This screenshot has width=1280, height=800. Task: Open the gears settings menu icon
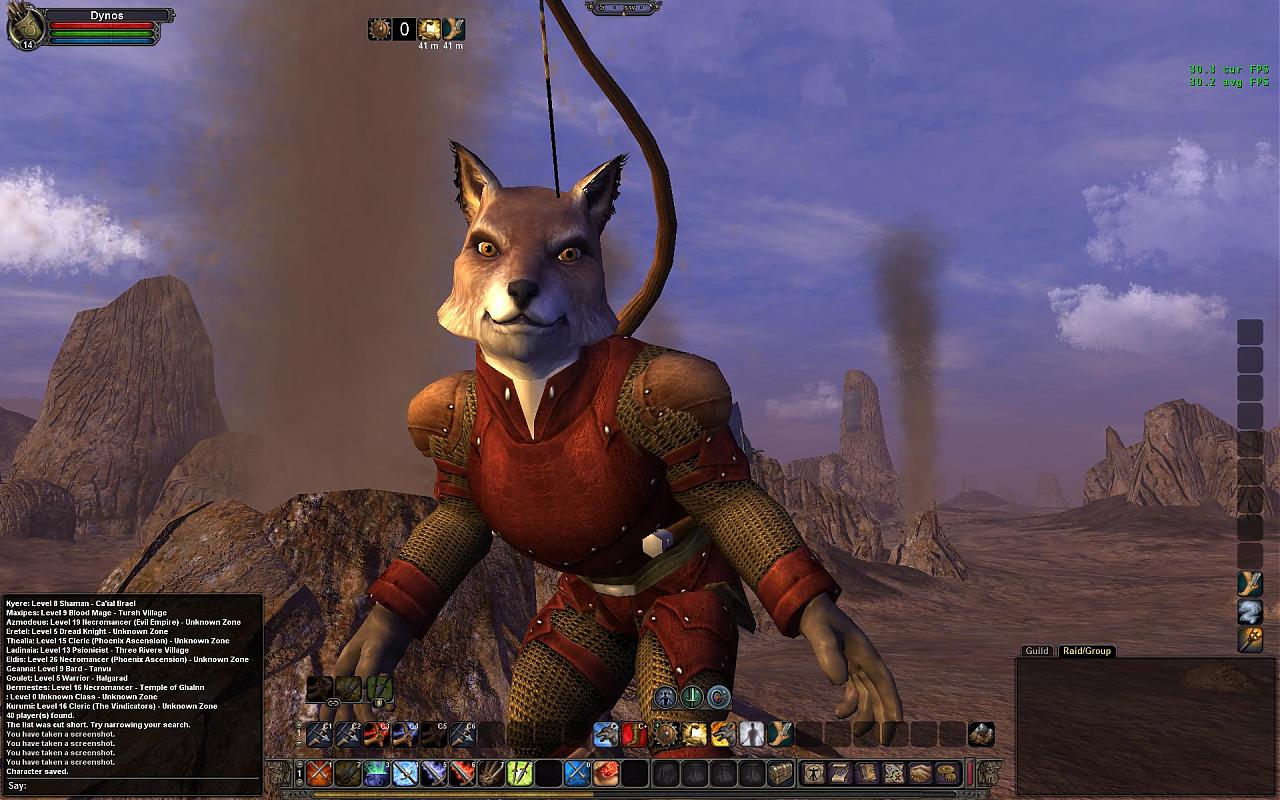947,773
